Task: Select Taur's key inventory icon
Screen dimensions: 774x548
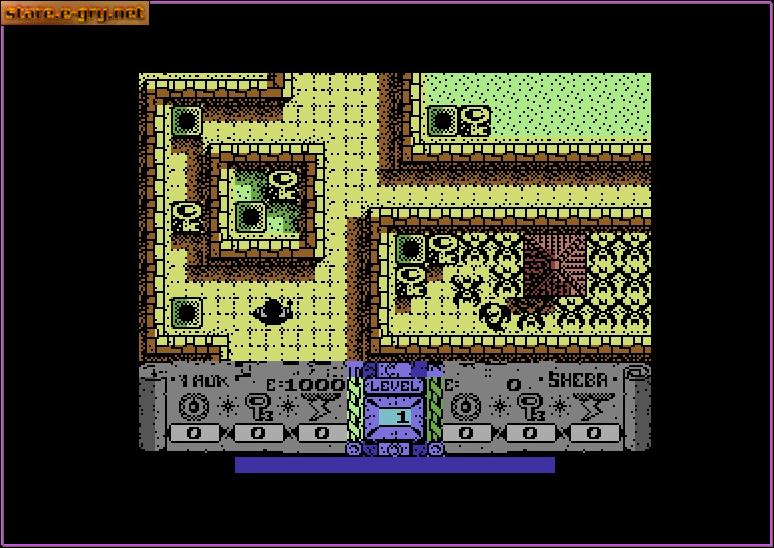Action: [x=257, y=407]
